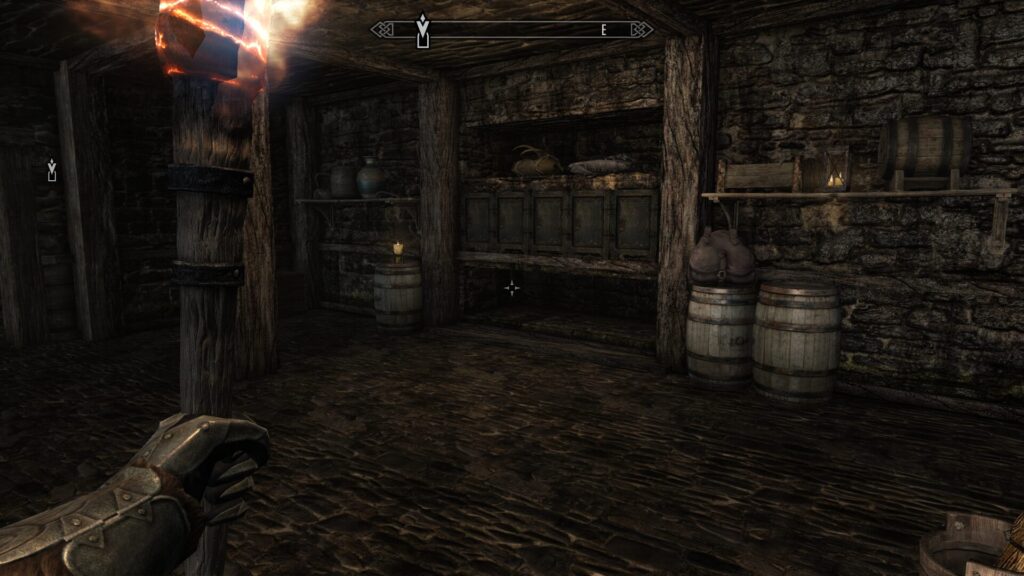This screenshot has height=576, width=1024.
Task: Click the quest marker arrow on the compass
Action: [x=423, y=28]
